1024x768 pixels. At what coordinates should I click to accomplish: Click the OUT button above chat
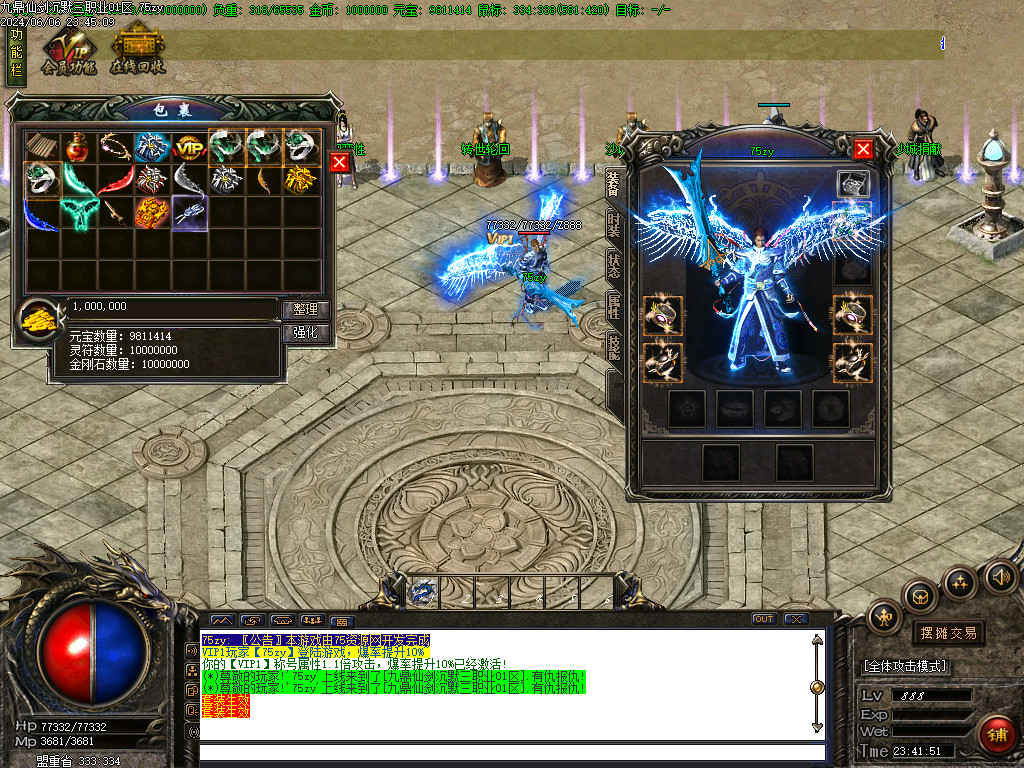[764, 619]
